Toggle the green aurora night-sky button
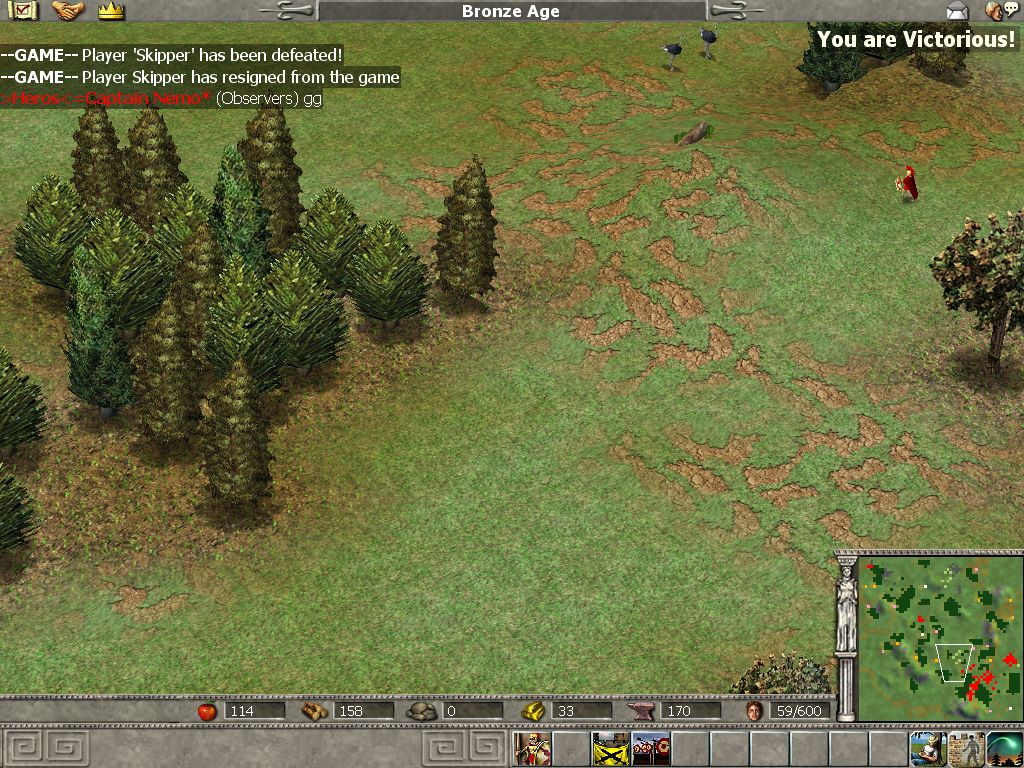1024x768 pixels. [1004, 748]
